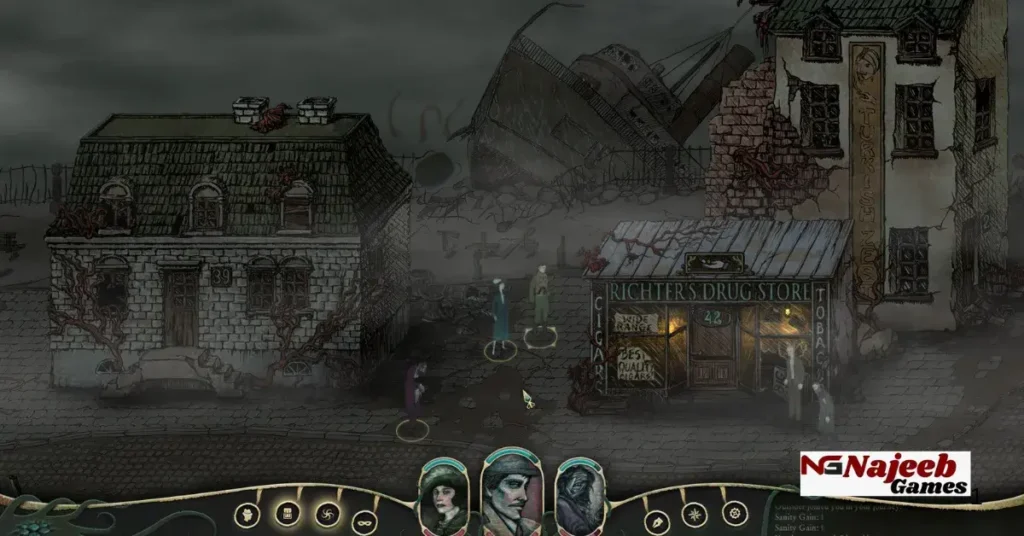The height and width of the screenshot is (536, 1024).
Task: Click the fist icon button
Action: [245, 514]
